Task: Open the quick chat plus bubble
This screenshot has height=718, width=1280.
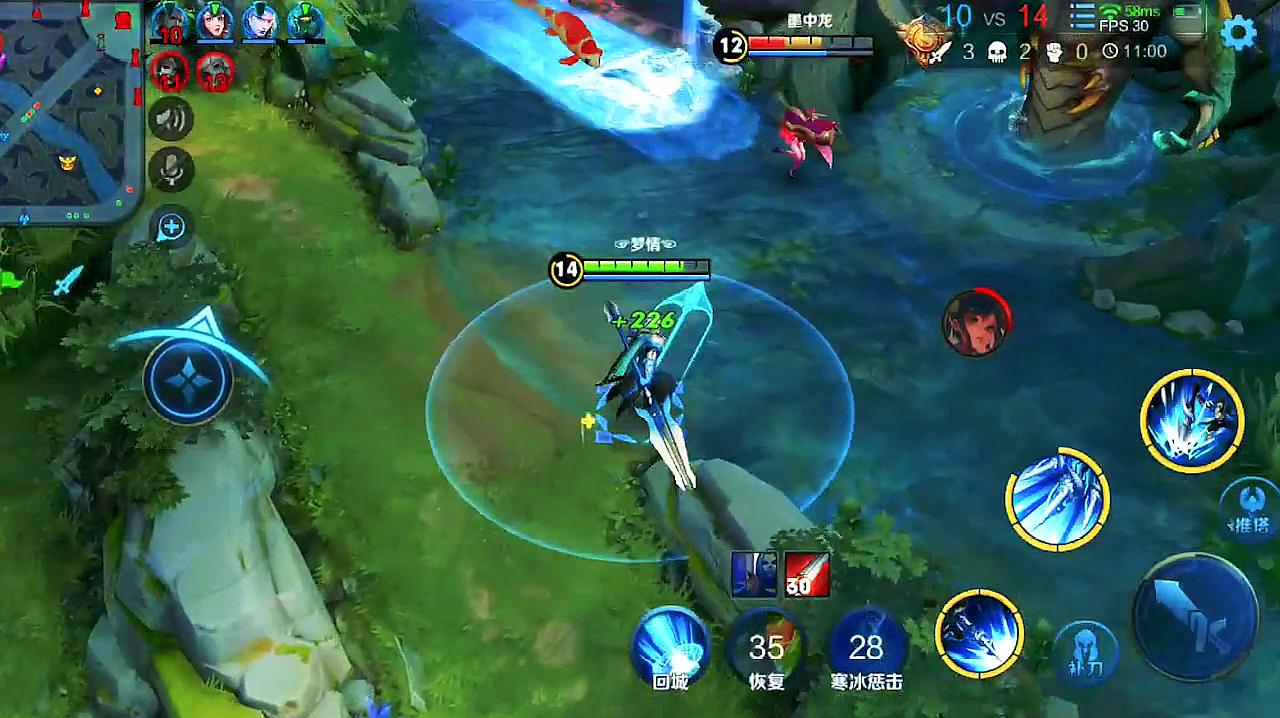Action: click(x=171, y=227)
